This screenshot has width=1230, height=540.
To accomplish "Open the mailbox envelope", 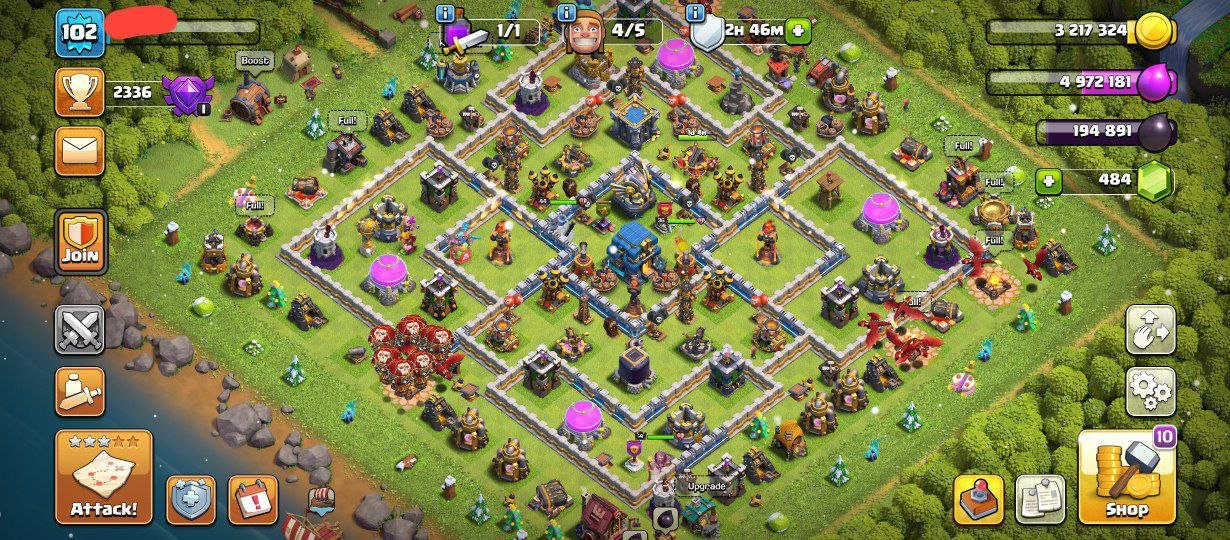I will click(x=80, y=150).
